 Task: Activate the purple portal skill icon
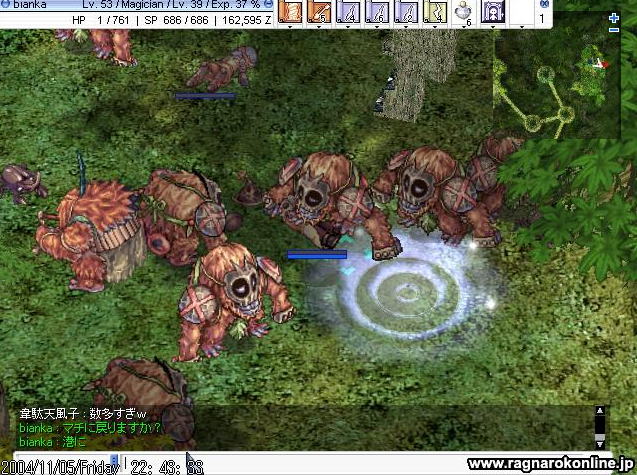coord(494,12)
